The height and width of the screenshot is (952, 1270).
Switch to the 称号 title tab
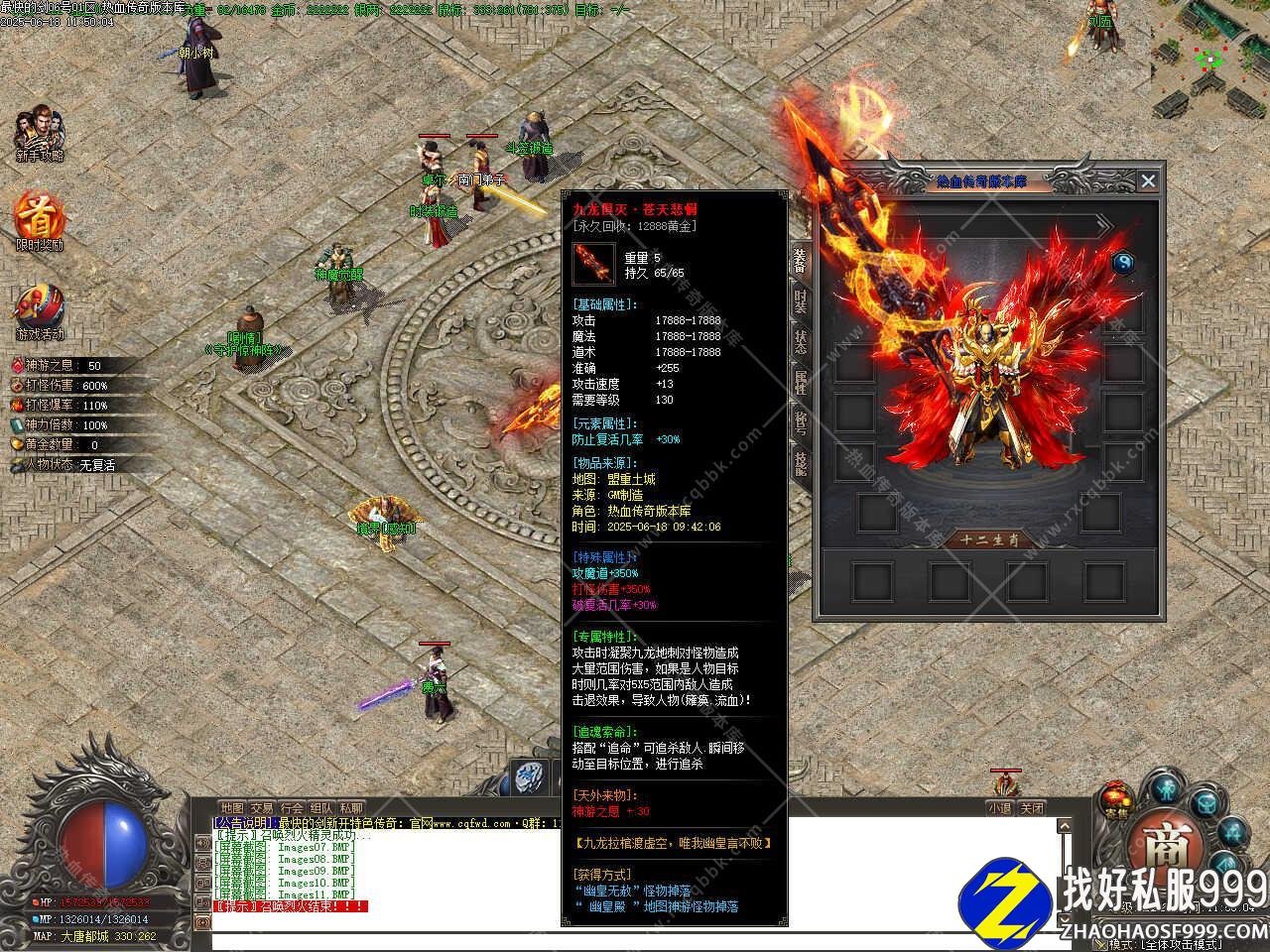[800, 422]
